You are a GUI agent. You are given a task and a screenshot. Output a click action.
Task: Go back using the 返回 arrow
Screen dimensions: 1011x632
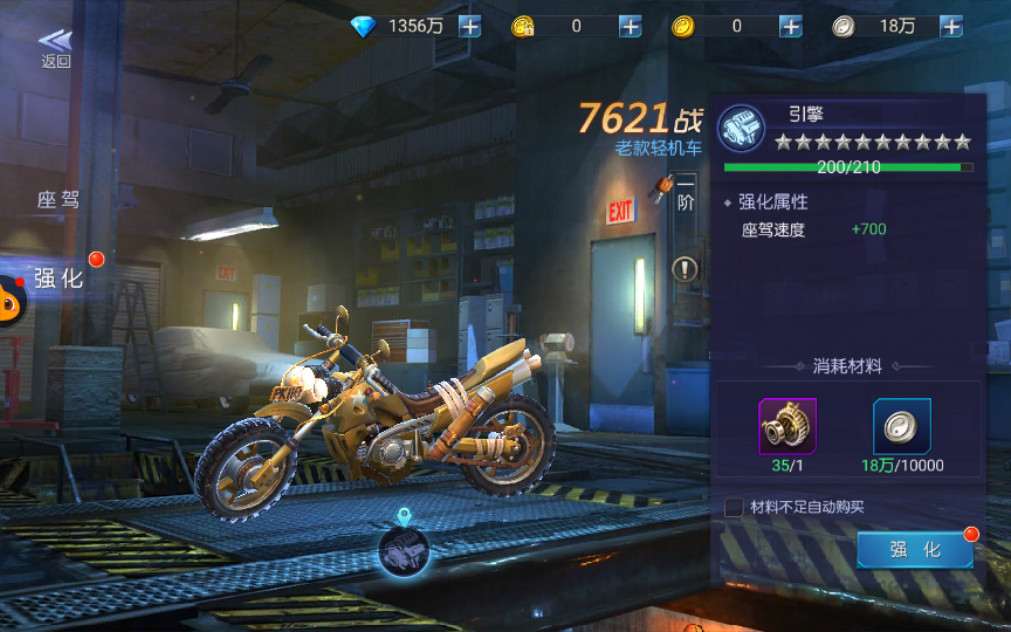[x=56, y=47]
